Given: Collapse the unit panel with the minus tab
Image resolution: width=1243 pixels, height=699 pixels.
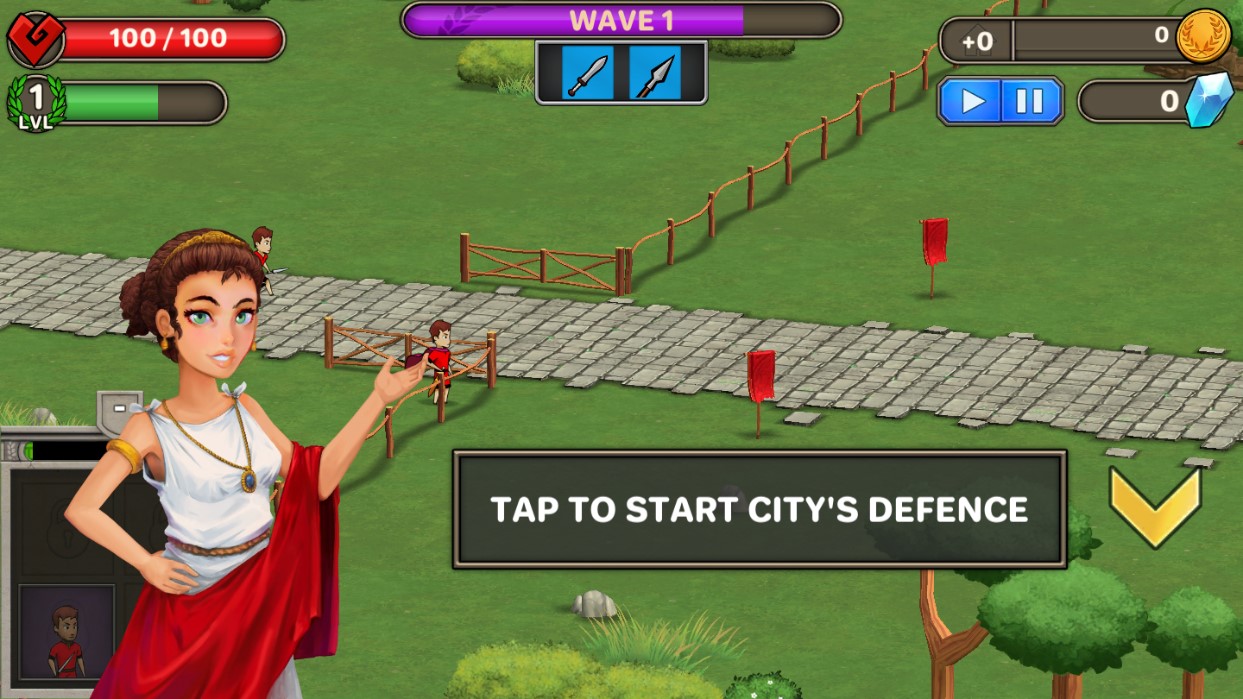Looking at the screenshot, I should (119, 408).
